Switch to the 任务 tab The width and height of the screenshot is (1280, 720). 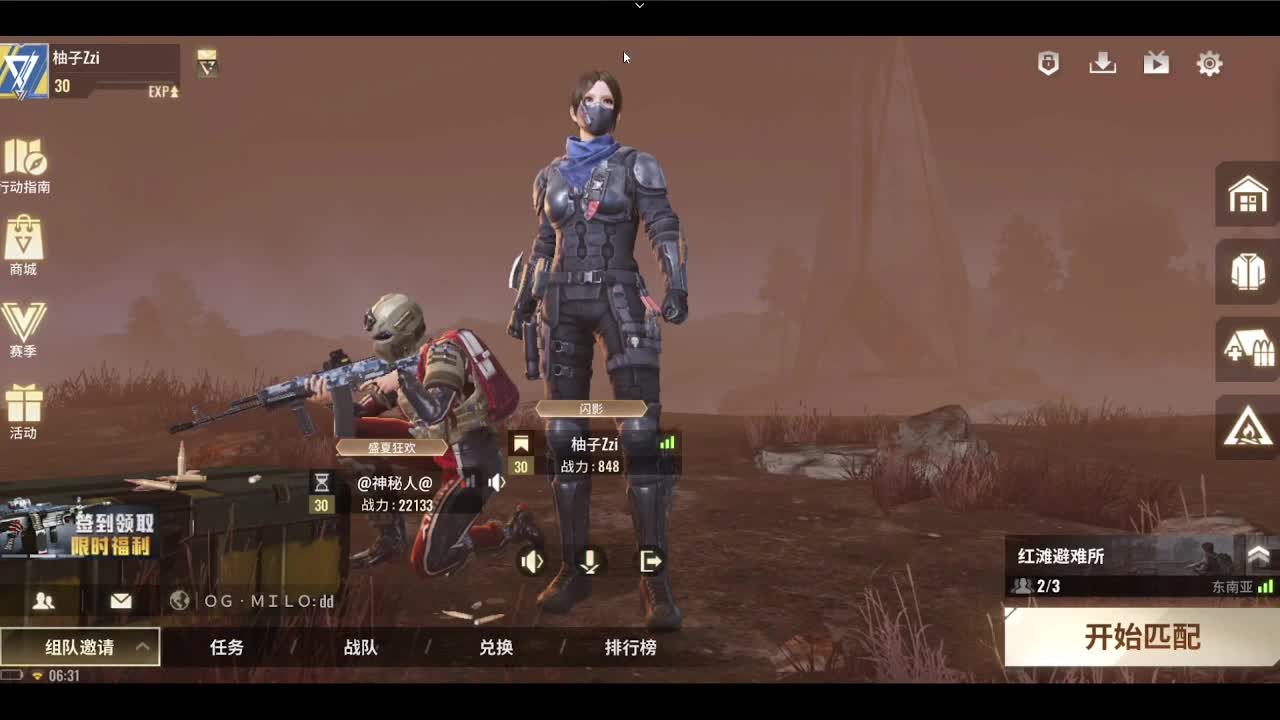(x=225, y=647)
